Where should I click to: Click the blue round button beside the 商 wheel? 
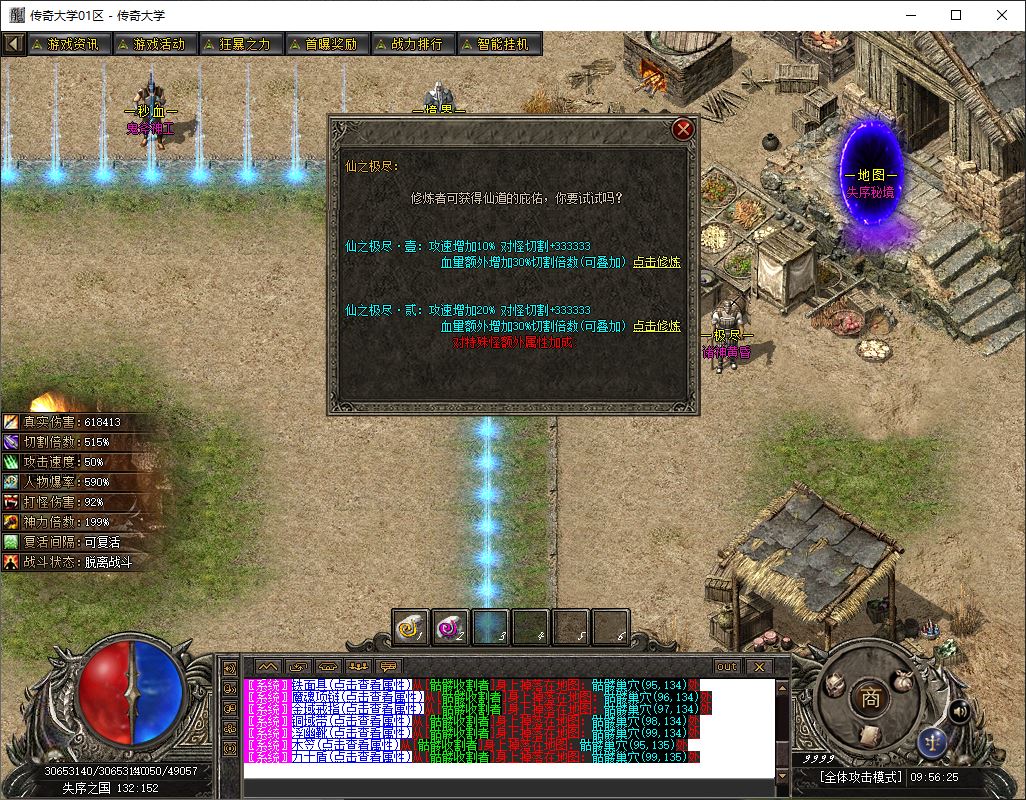pyautogui.click(x=932, y=742)
